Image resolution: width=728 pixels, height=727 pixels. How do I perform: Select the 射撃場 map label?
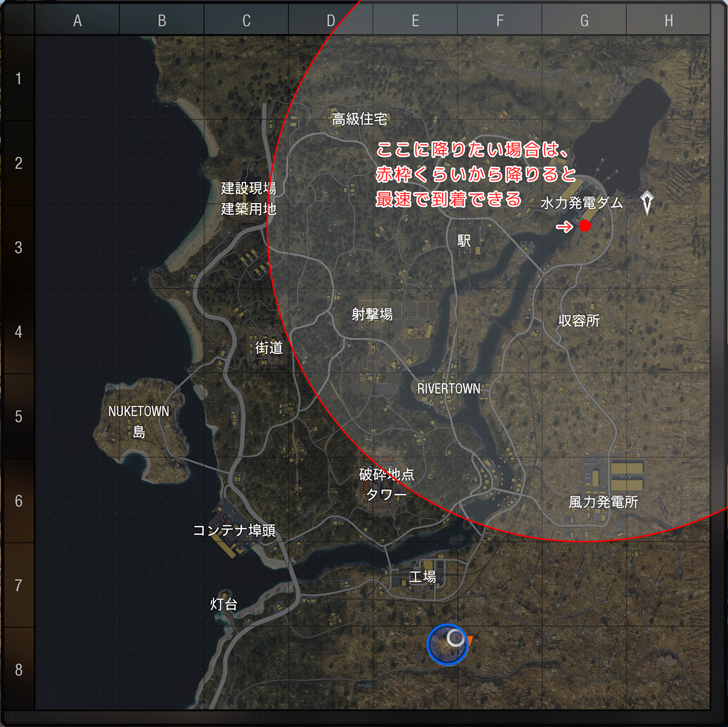(x=372, y=314)
